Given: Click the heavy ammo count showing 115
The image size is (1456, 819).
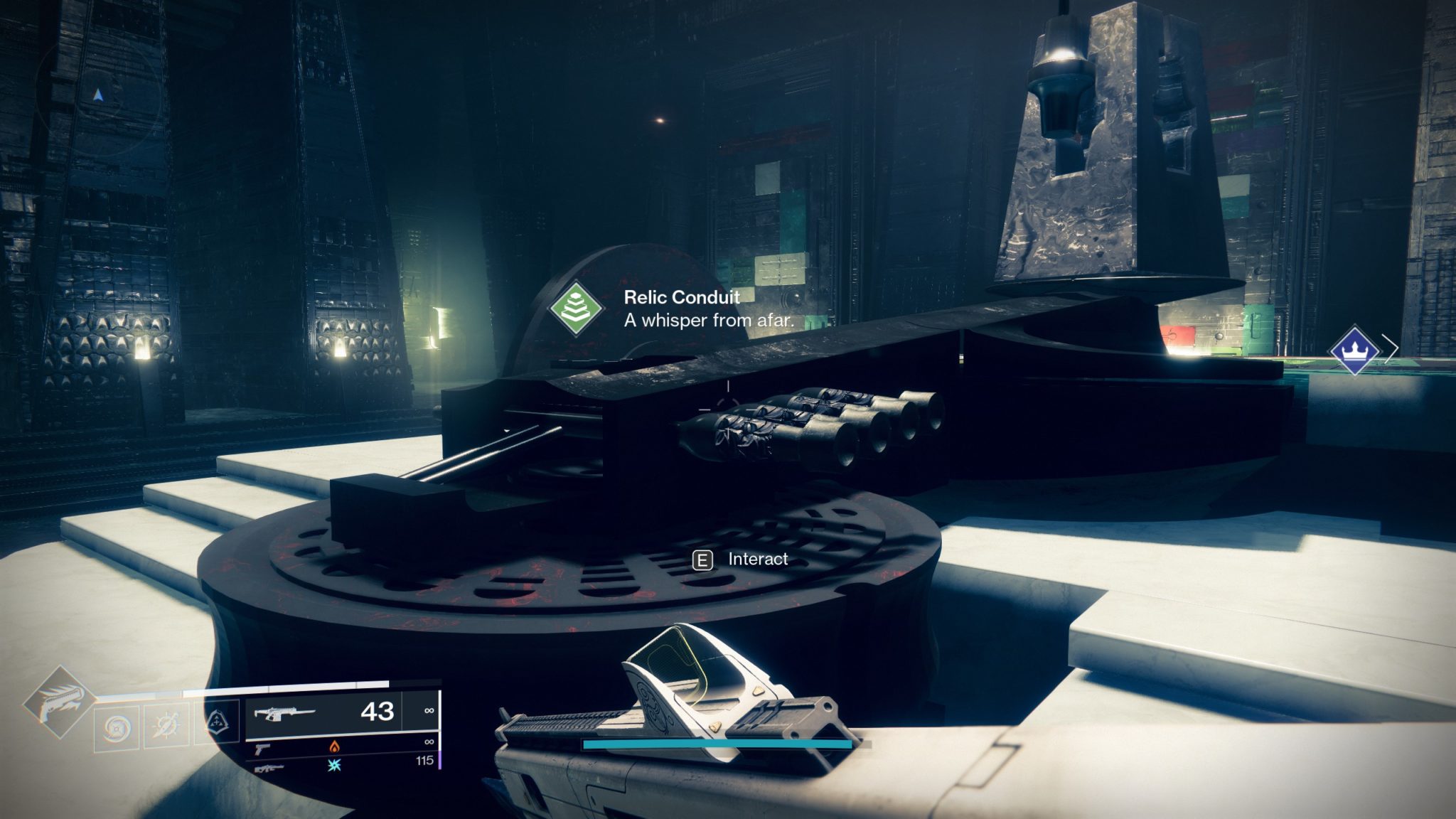Looking at the screenshot, I should (x=424, y=760).
